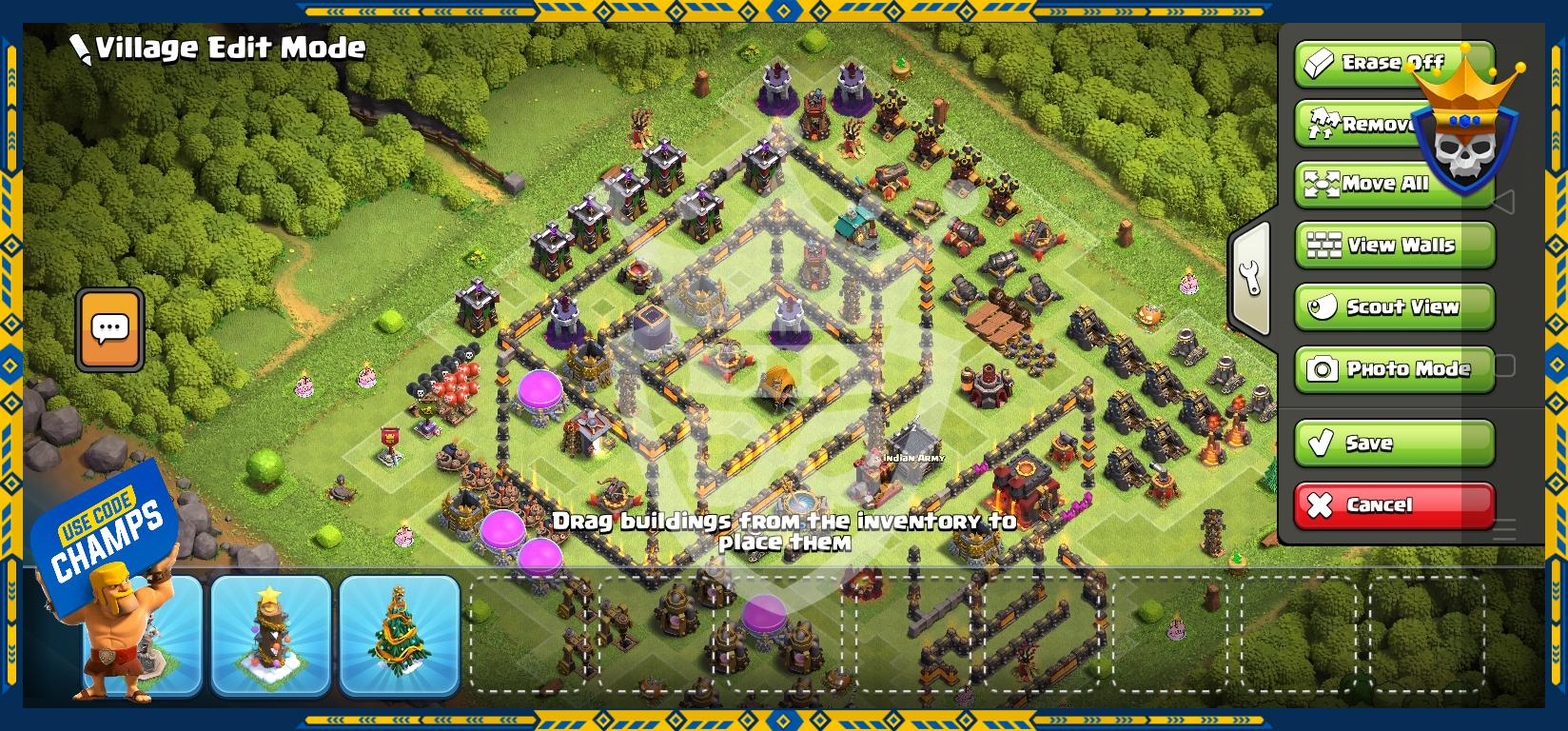The image size is (1568, 731).
Task: Select the decorated Christmas tree inventory item
Action: [x=400, y=635]
